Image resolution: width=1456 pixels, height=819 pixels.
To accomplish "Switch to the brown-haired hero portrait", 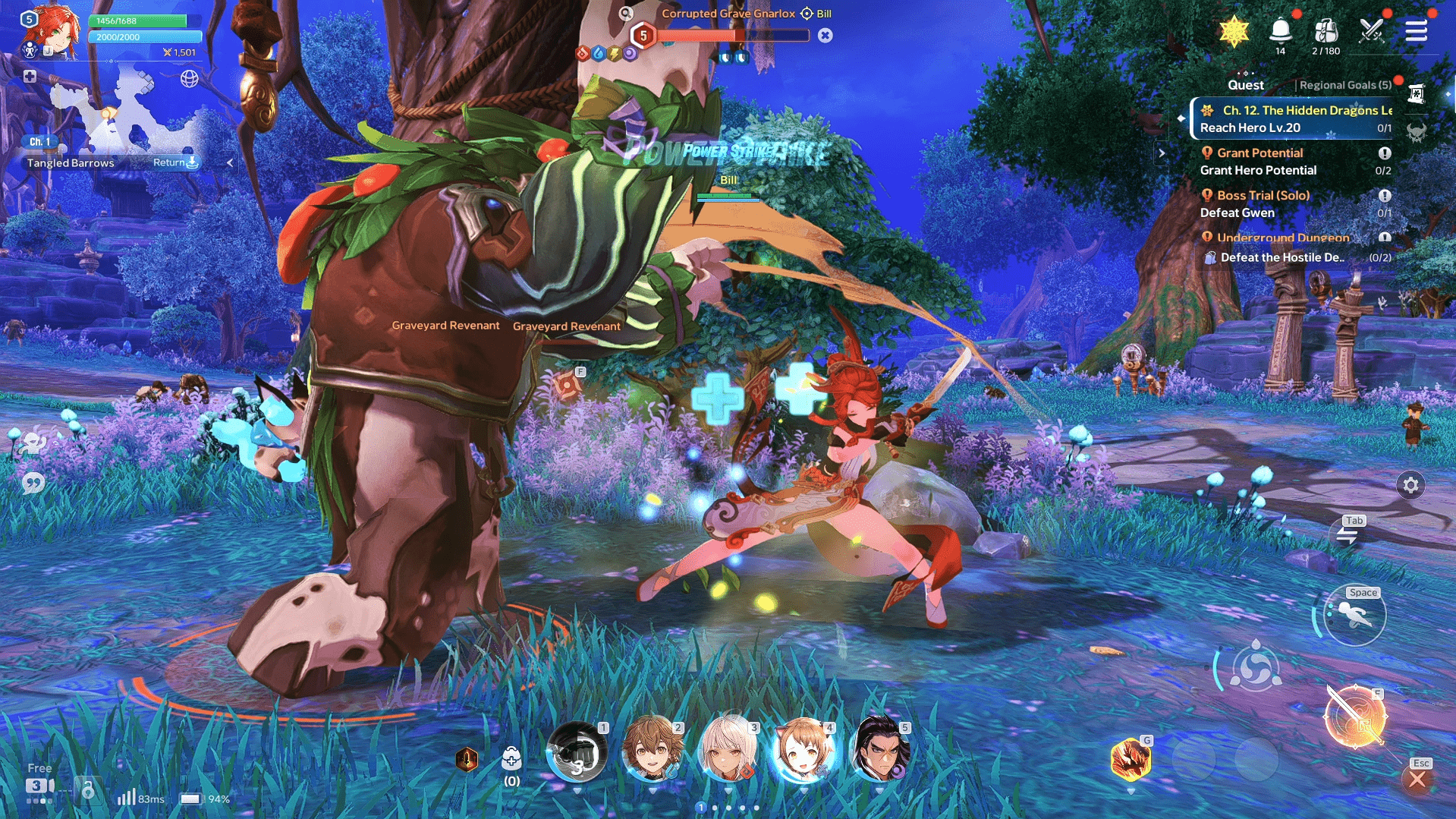I will tap(652, 750).
